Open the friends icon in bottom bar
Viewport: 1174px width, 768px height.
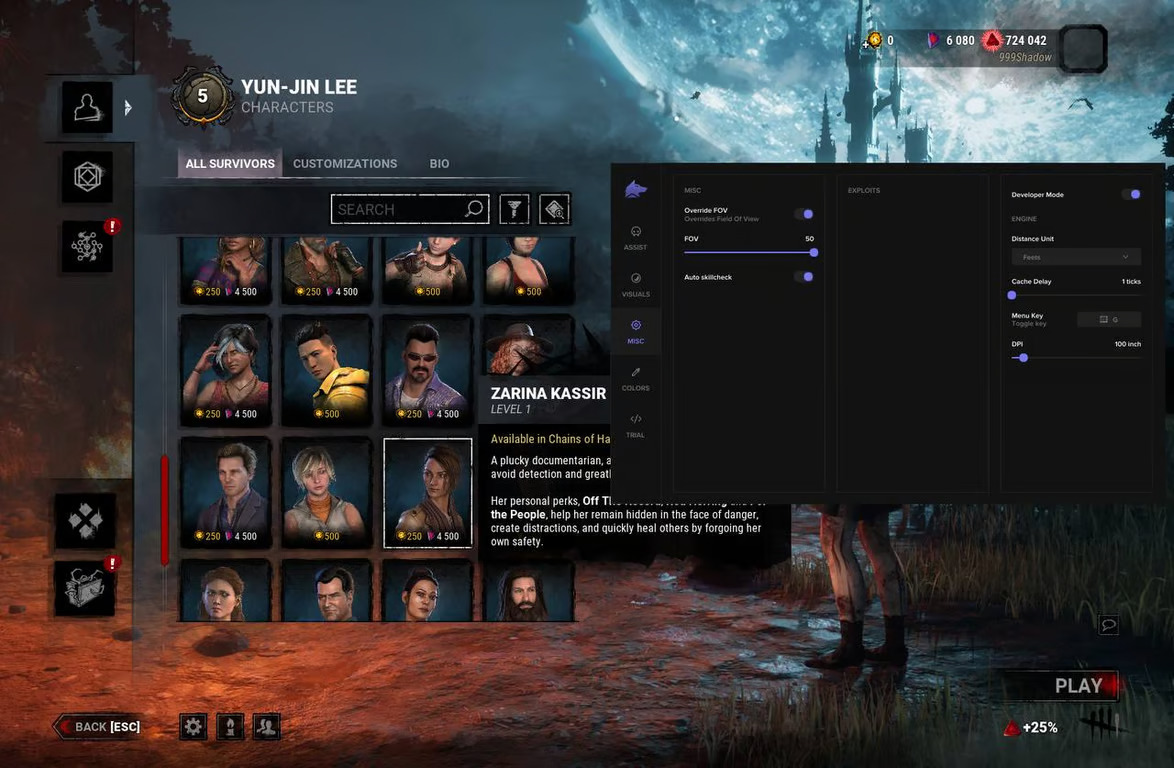tap(266, 727)
